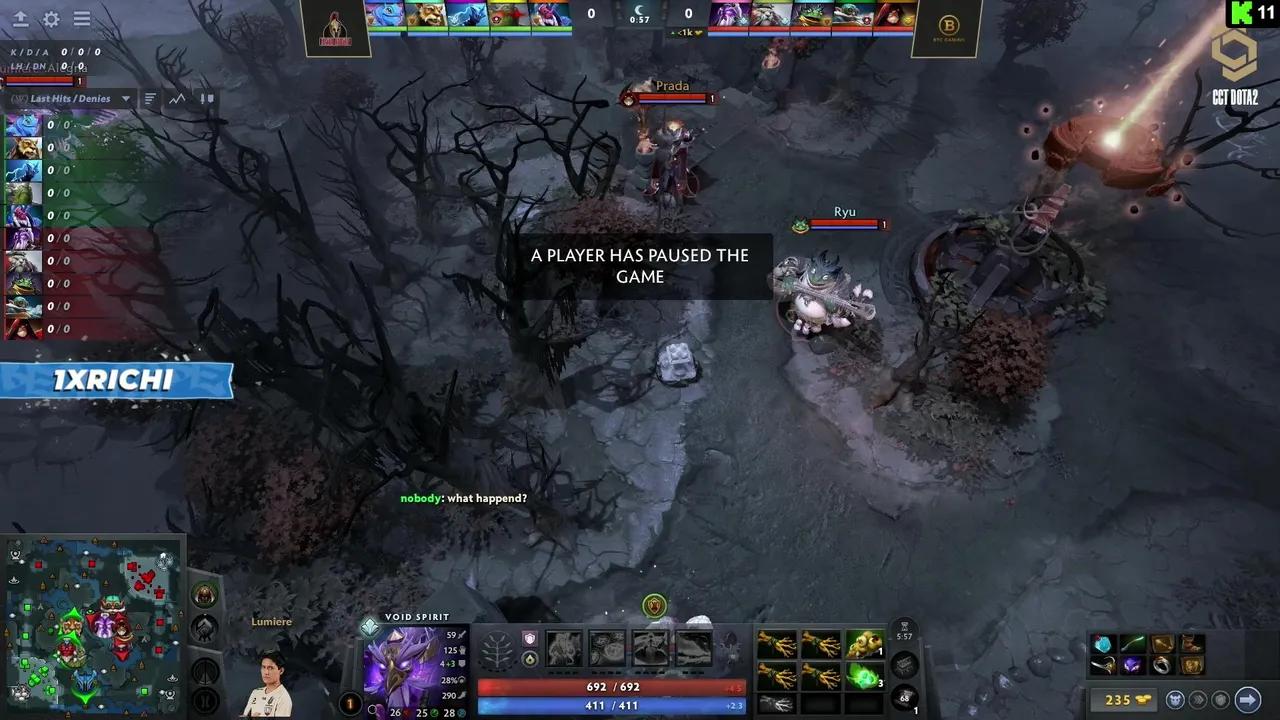Image resolution: width=1280 pixels, height=720 pixels.
Task: Toggle the bar chart stats display
Action: pyautogui.click(x=150, y=98)
